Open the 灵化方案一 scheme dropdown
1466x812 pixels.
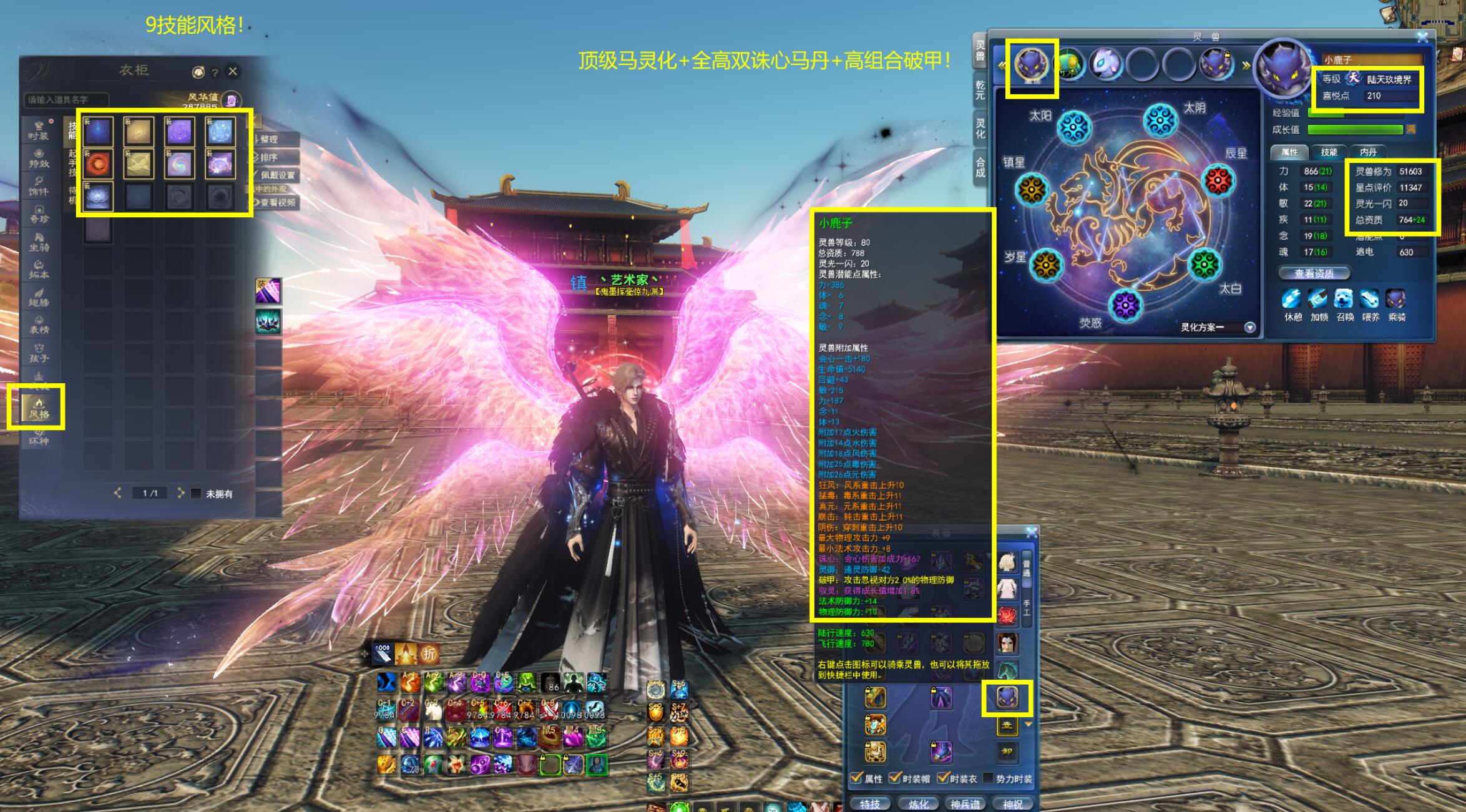1249,328
